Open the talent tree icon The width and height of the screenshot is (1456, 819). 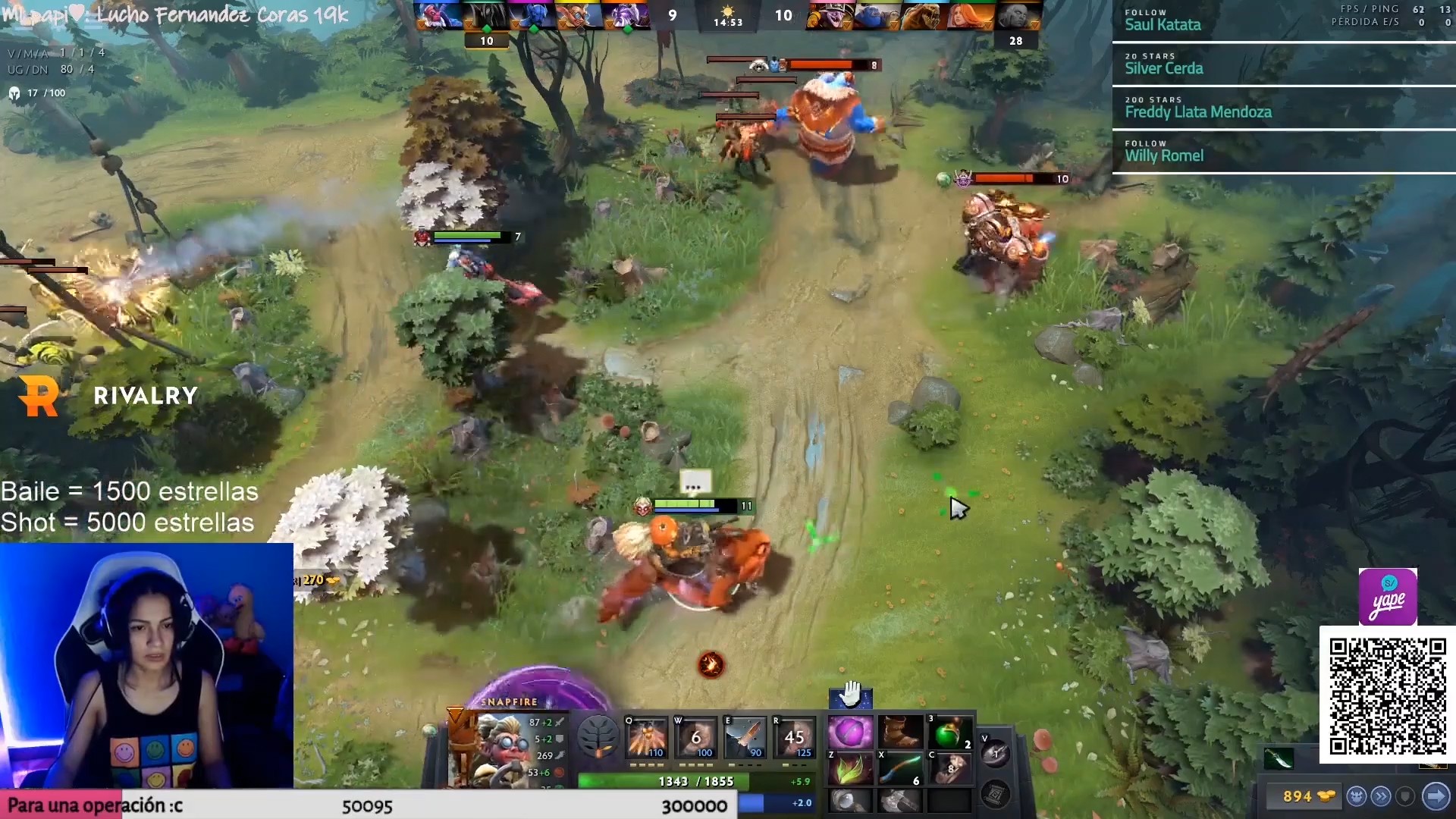(598, 736)
